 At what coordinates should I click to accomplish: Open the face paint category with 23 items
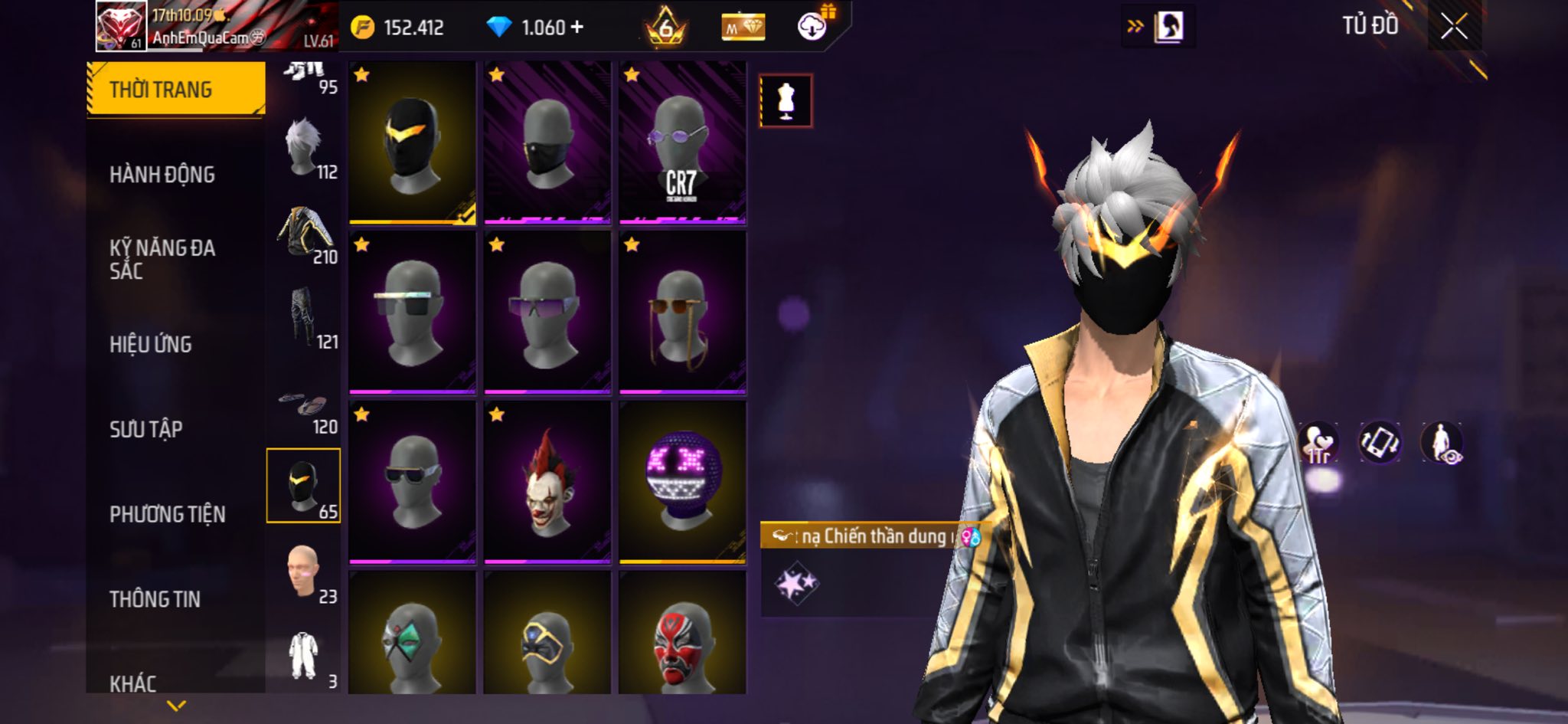click(305, 572)
